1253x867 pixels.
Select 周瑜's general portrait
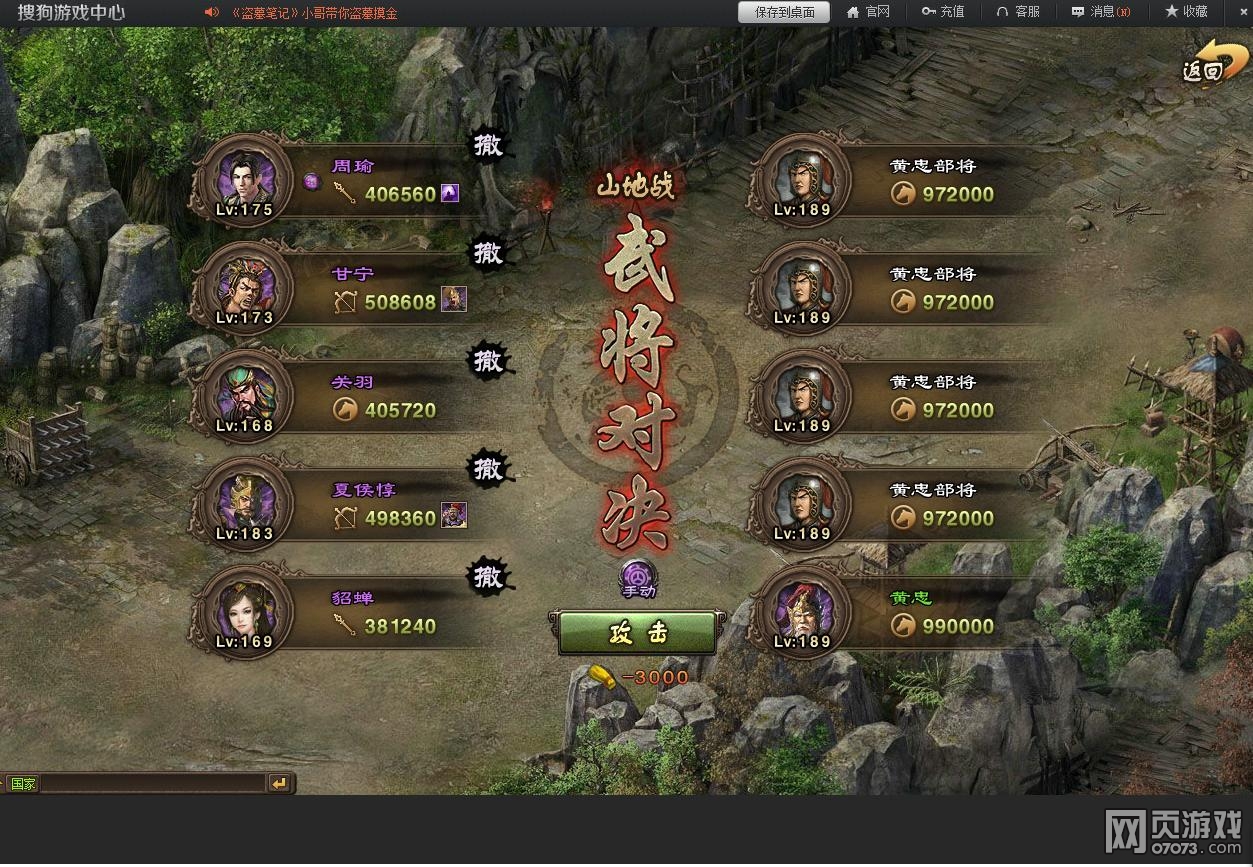tap(244, 181)
